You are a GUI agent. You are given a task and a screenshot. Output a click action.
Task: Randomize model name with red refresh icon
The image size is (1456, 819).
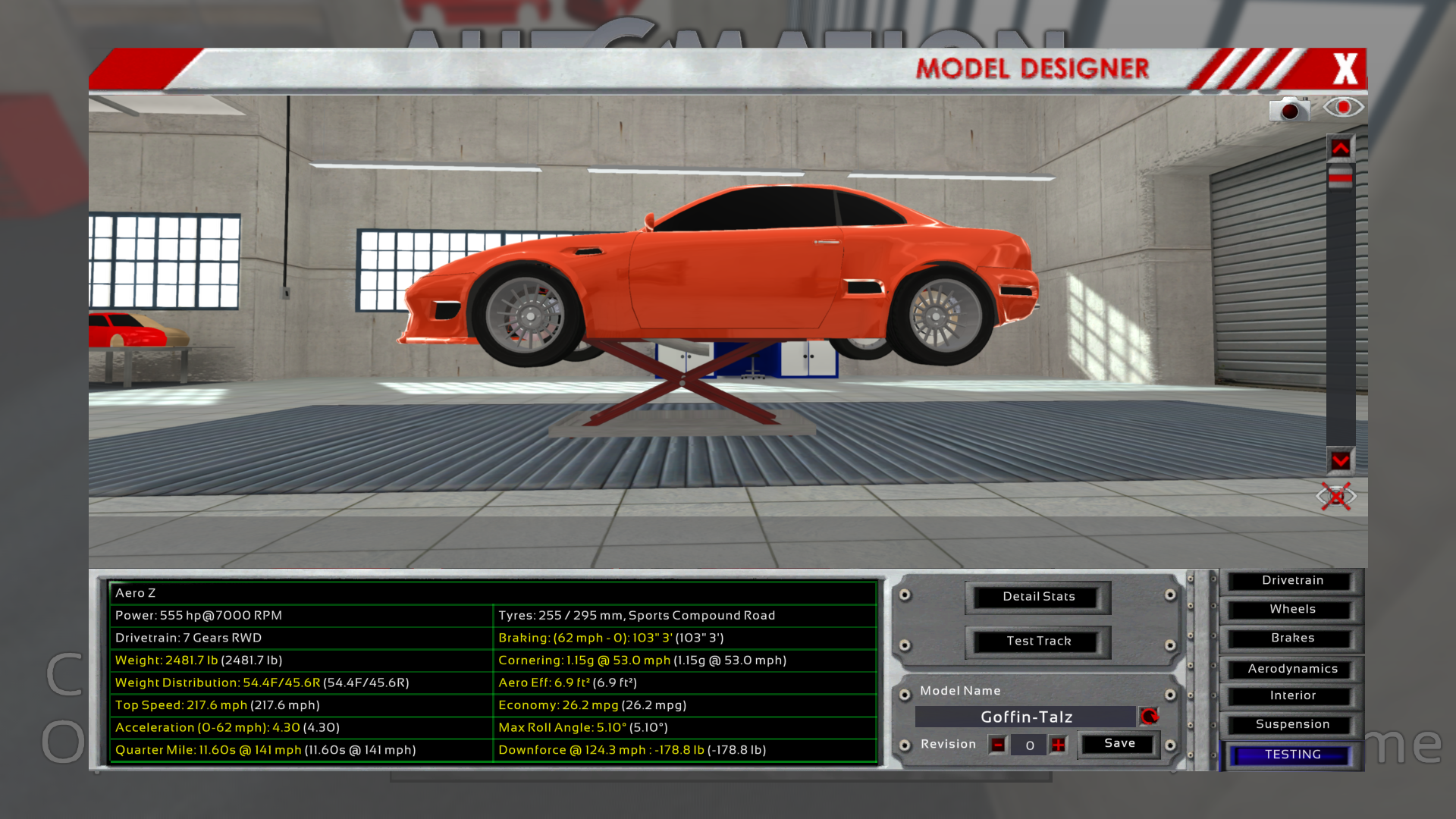pos(1149,717)
